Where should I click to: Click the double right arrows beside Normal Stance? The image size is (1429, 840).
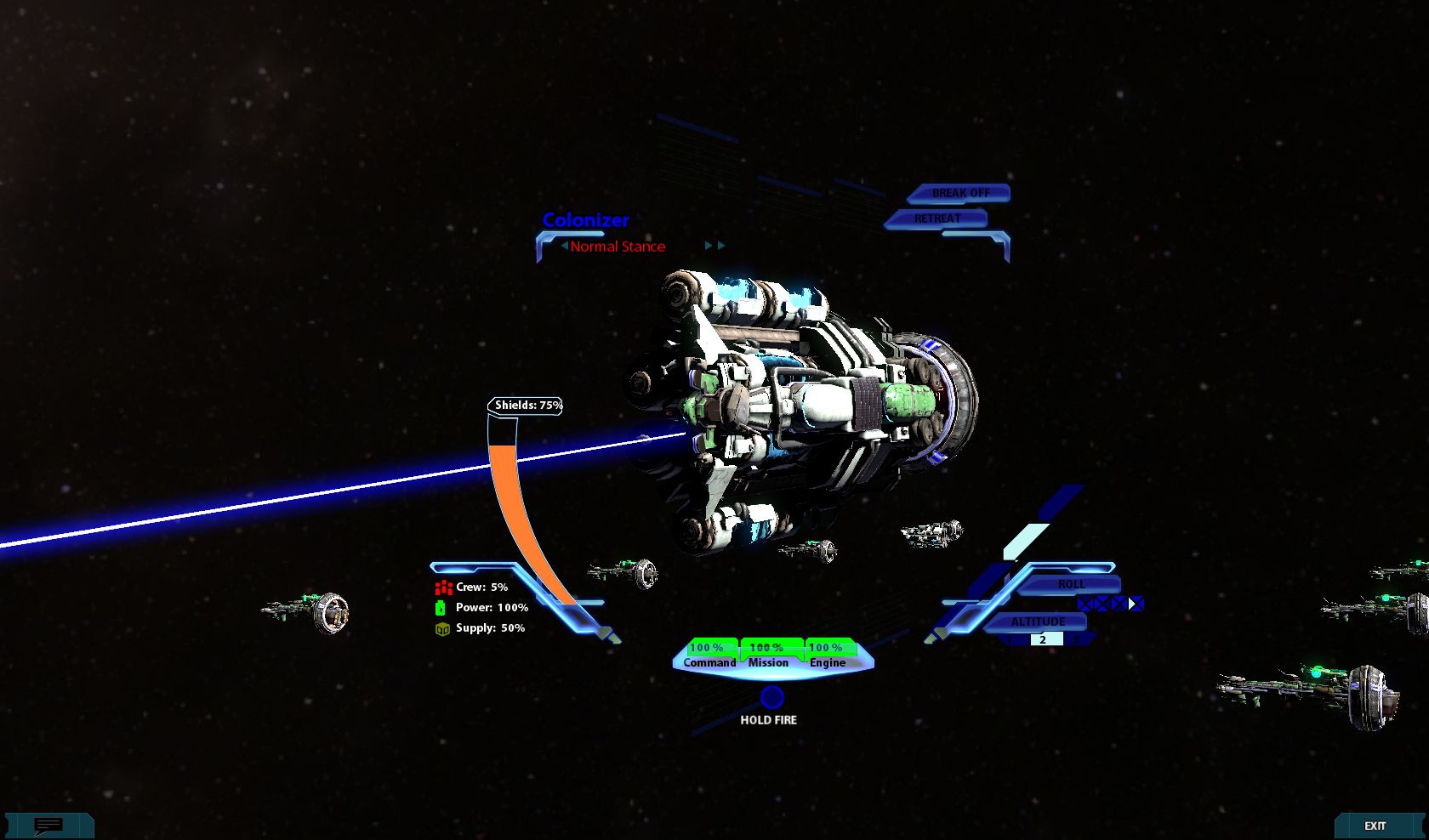714,245
